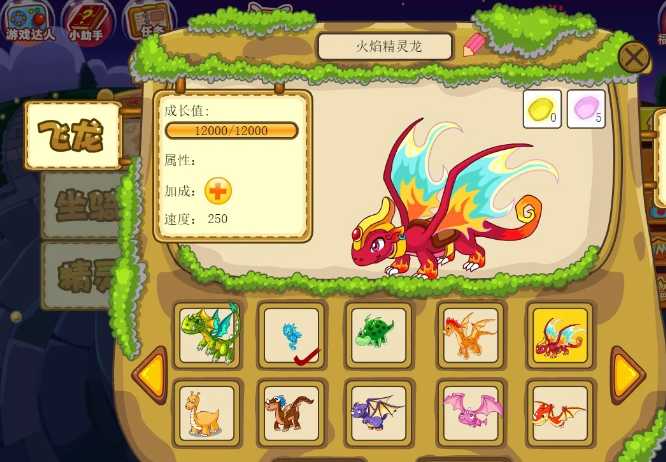666x462 pixels.
Task: Close the dragon panel with the X button
Action: pos(634,58)
